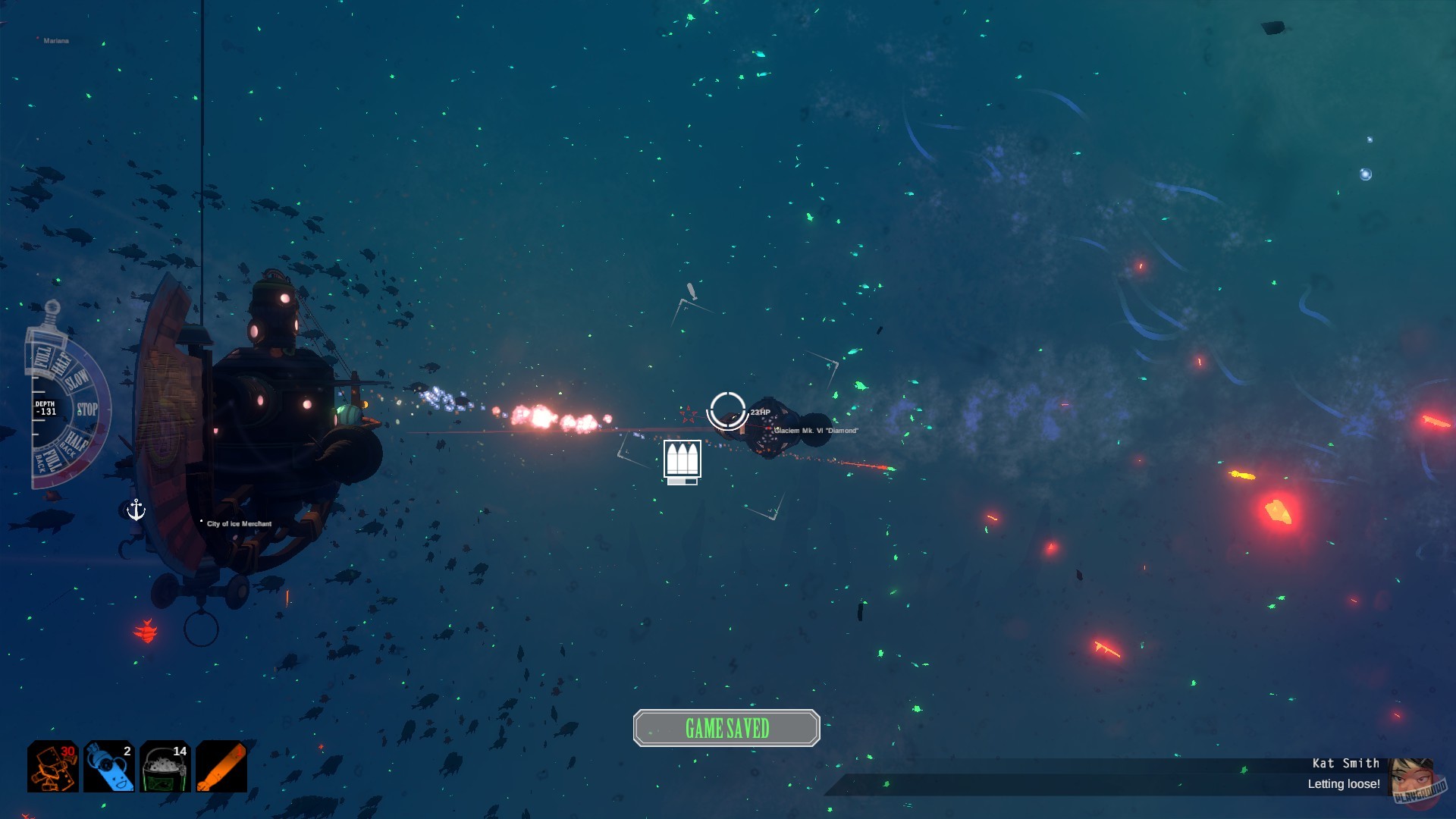This screenshot has width=1456, height=819.
Task: Select the orange flare item slot
Action: [x=220, y=766]
